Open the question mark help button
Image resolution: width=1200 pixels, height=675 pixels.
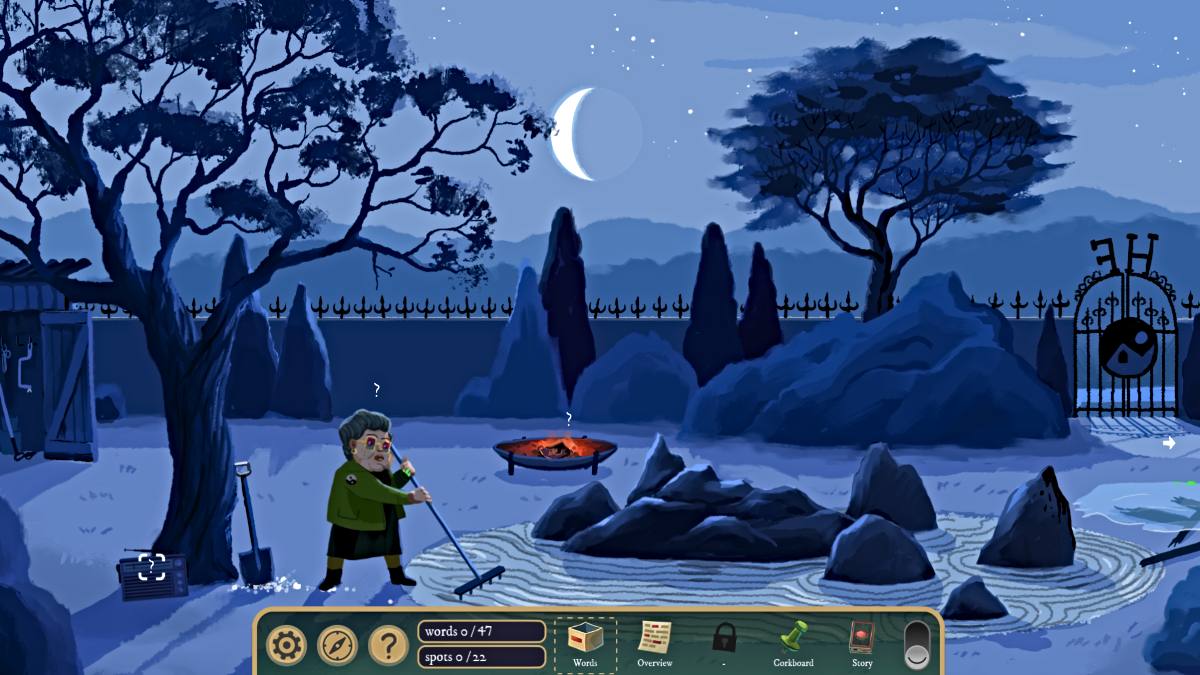[388, 645]
